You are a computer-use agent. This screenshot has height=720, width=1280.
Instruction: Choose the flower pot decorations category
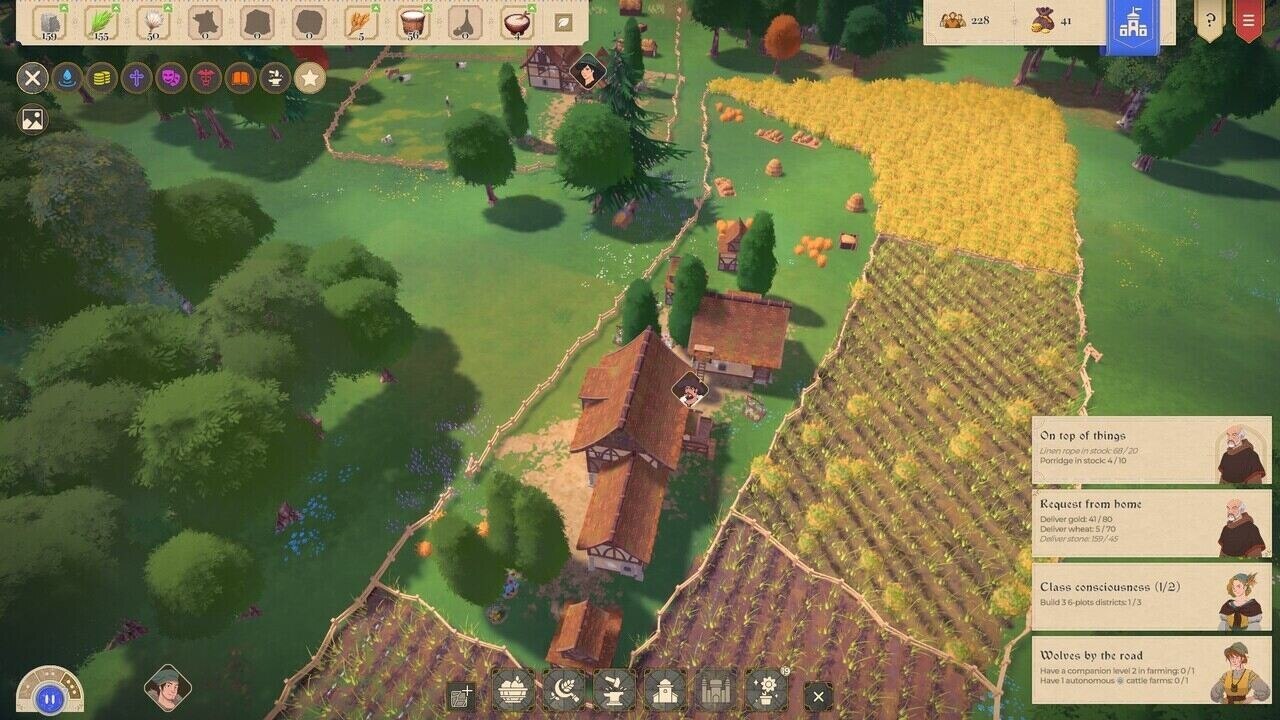766,690
